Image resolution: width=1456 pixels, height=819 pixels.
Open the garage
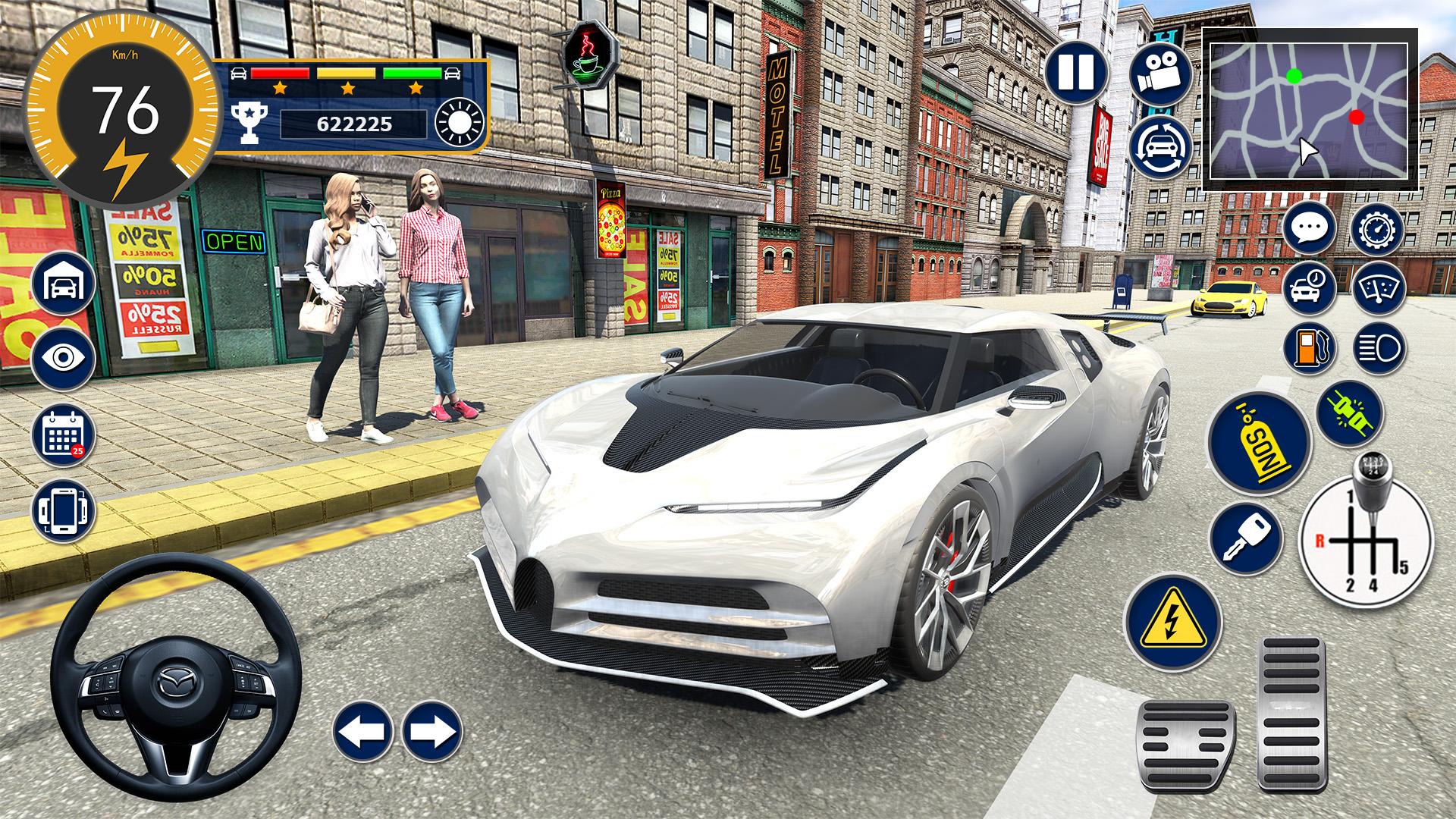tap(64, 284)
